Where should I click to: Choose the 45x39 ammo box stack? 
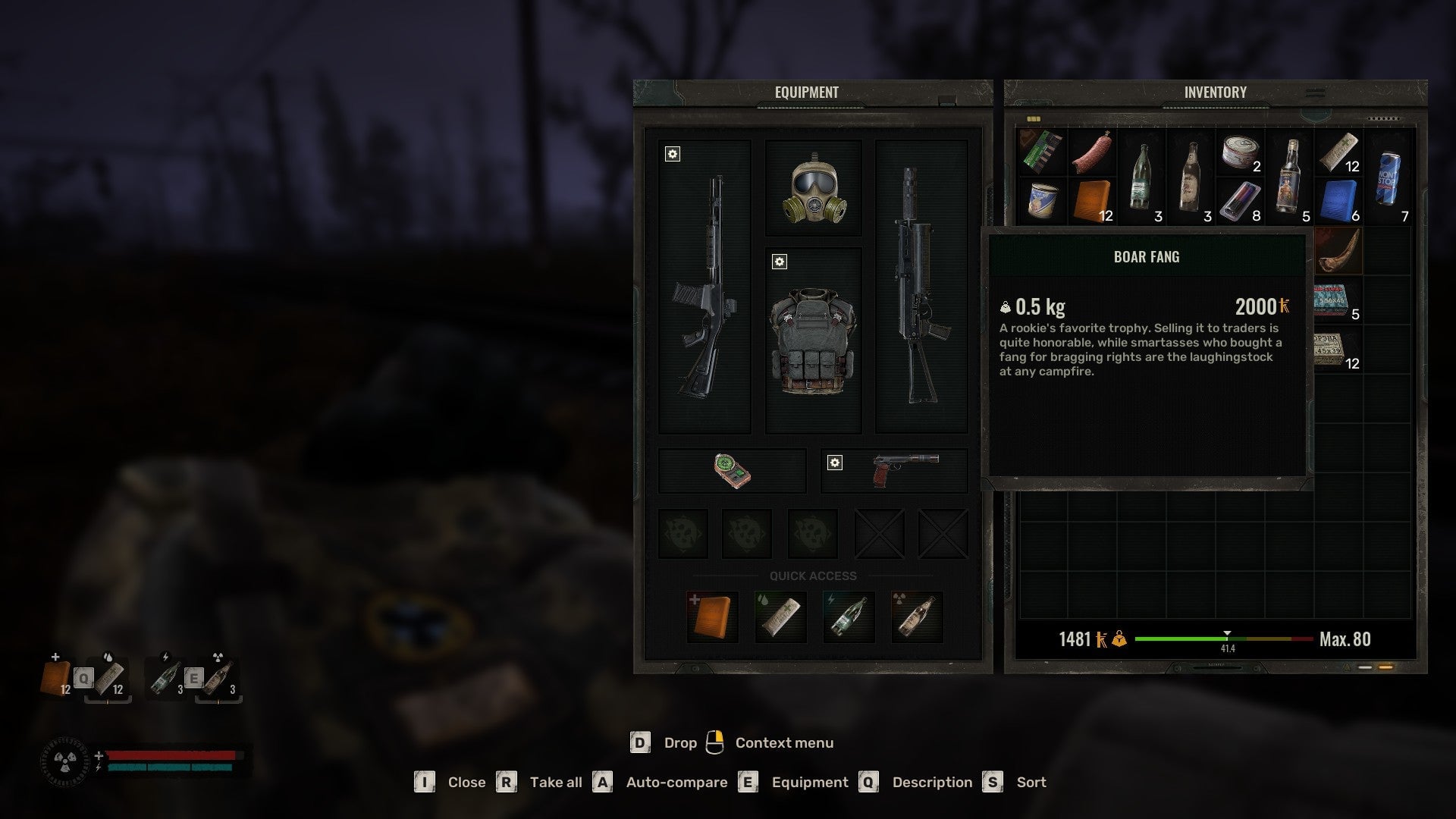tap(1333, 350)
